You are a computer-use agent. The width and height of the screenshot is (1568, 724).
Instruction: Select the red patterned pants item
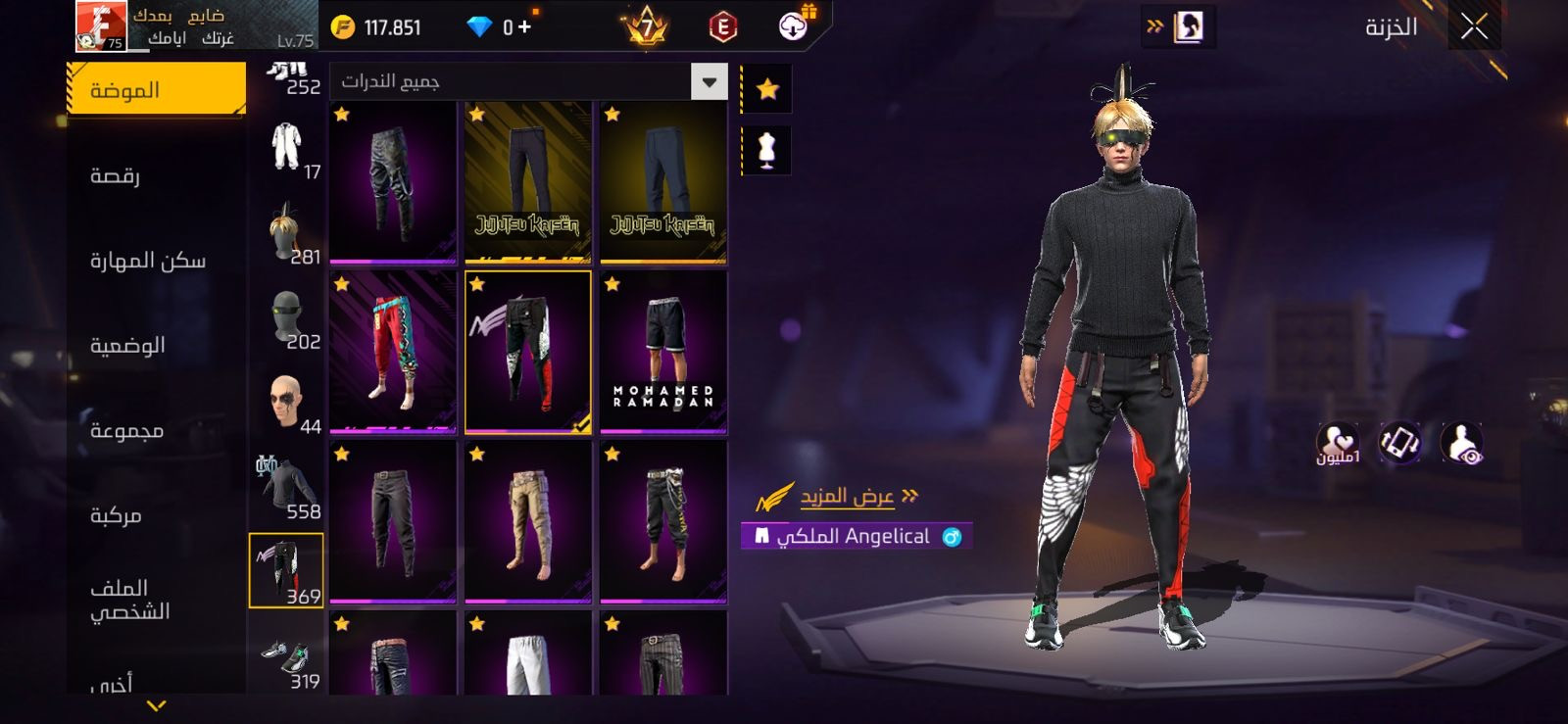click(393, 352)
